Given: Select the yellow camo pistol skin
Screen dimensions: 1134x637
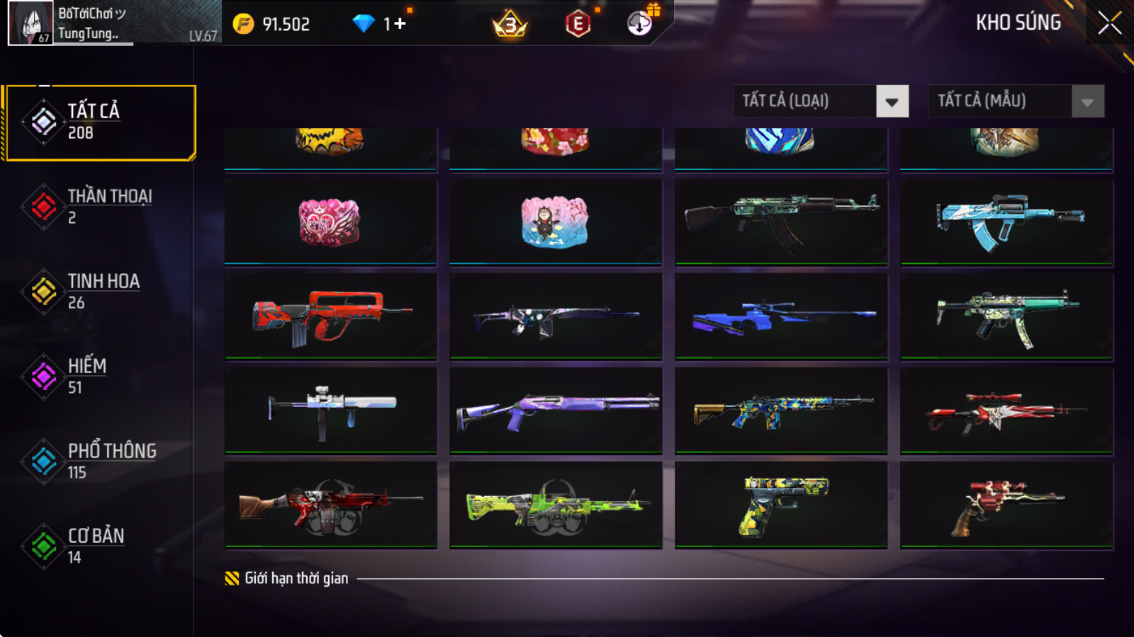Looking at the screenshot, I should 781,504.
